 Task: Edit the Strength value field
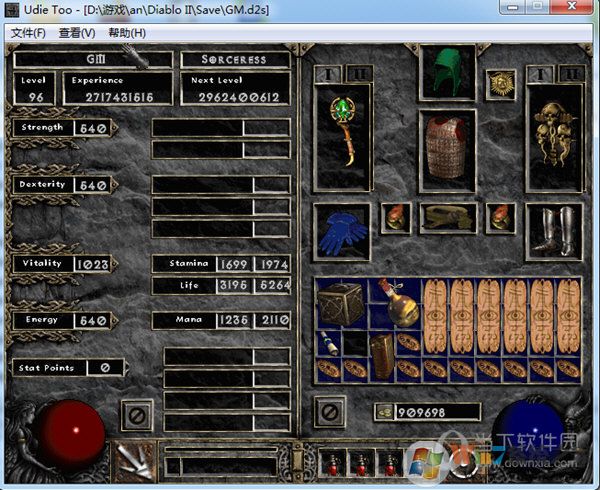[x=91, y=129]
